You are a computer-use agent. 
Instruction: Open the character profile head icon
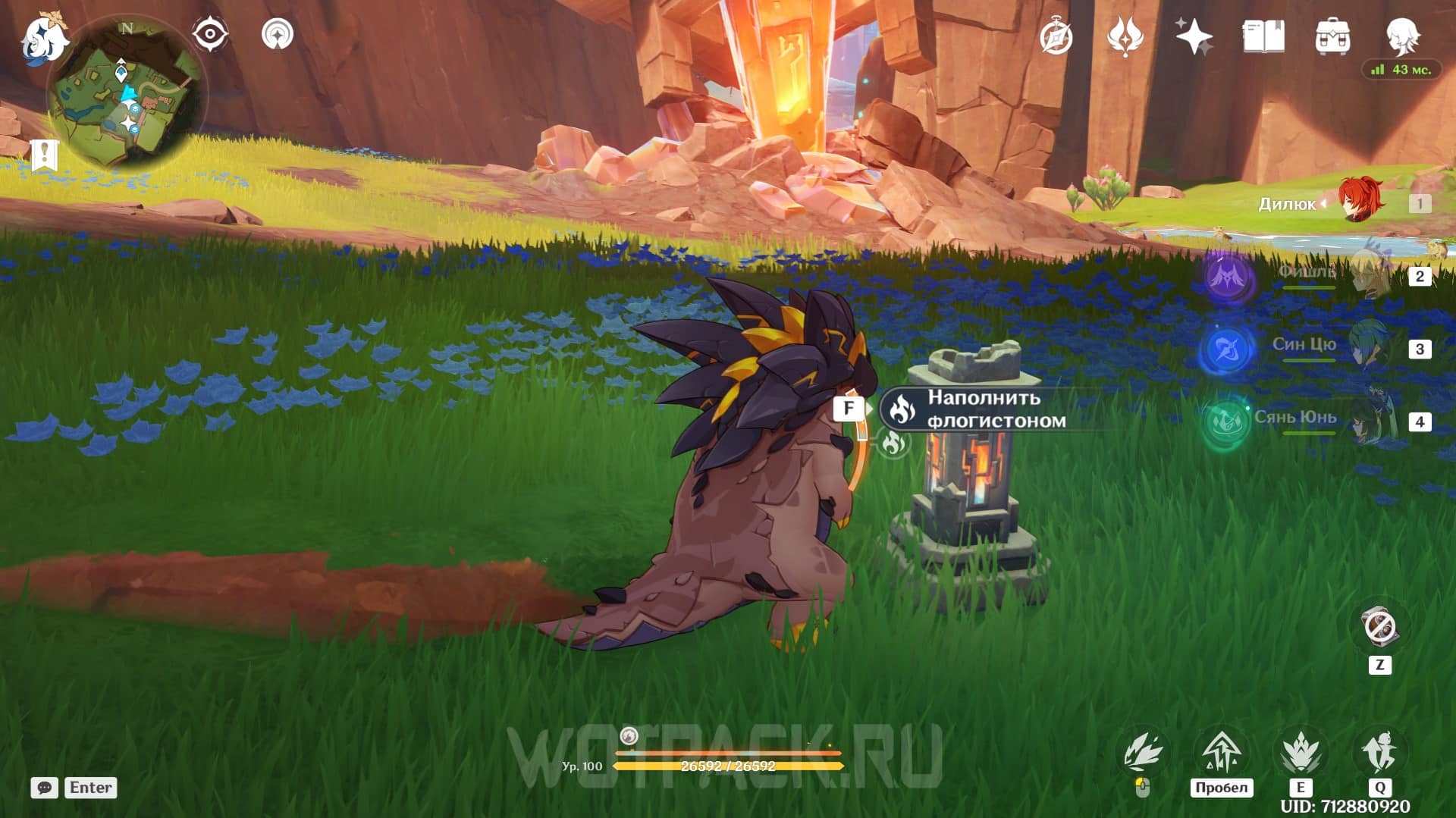coord(1401,36)
